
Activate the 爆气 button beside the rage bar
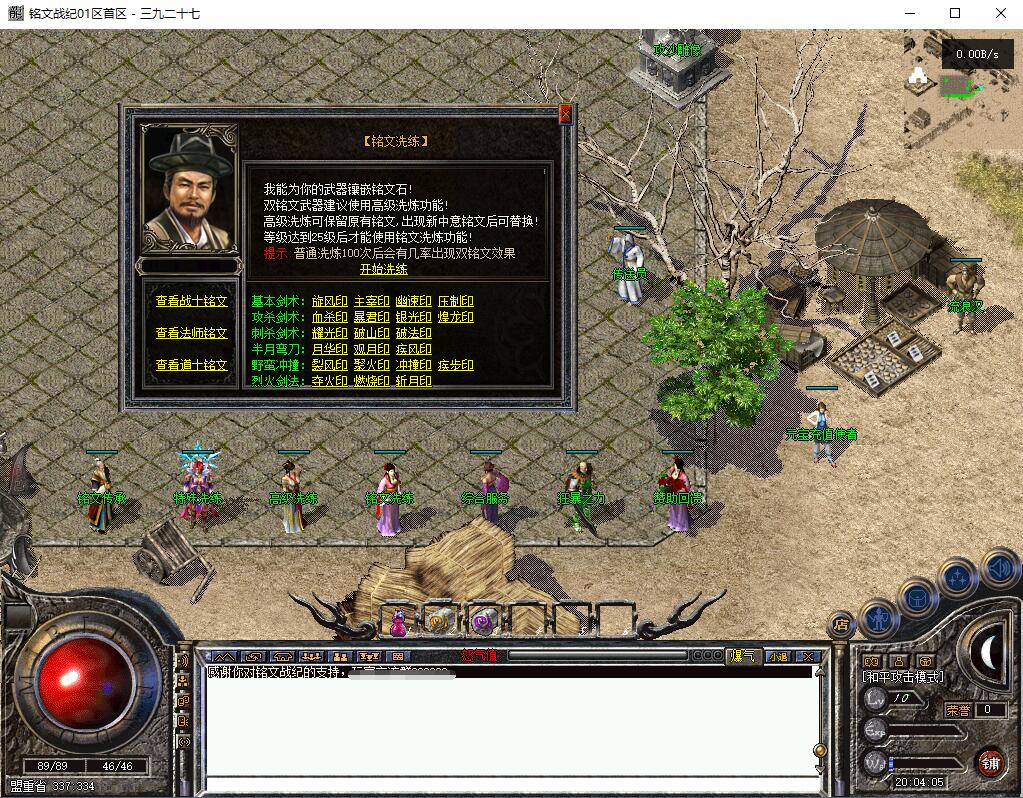click(x=744, y=656)
